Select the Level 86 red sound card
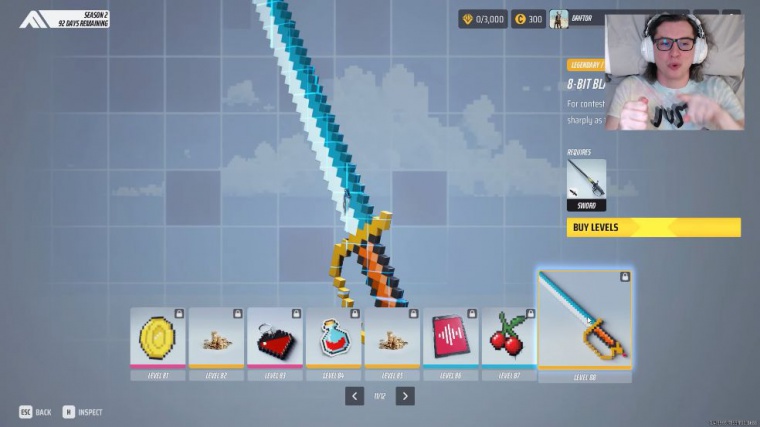The height and width of the screenshot is (427, 760). click(x=450, y=340)
